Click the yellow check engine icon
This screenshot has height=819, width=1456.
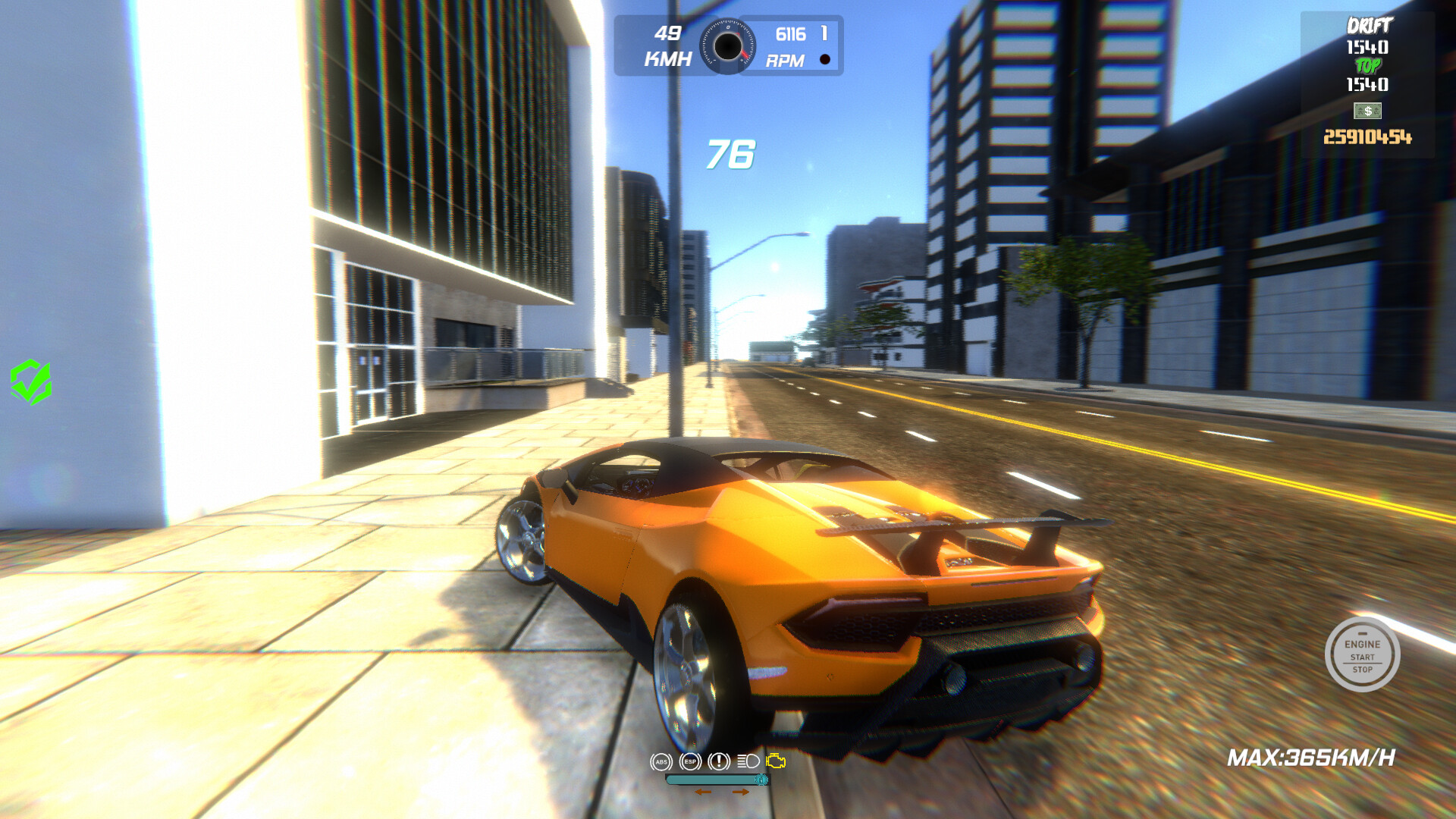[x=776, y=760]
